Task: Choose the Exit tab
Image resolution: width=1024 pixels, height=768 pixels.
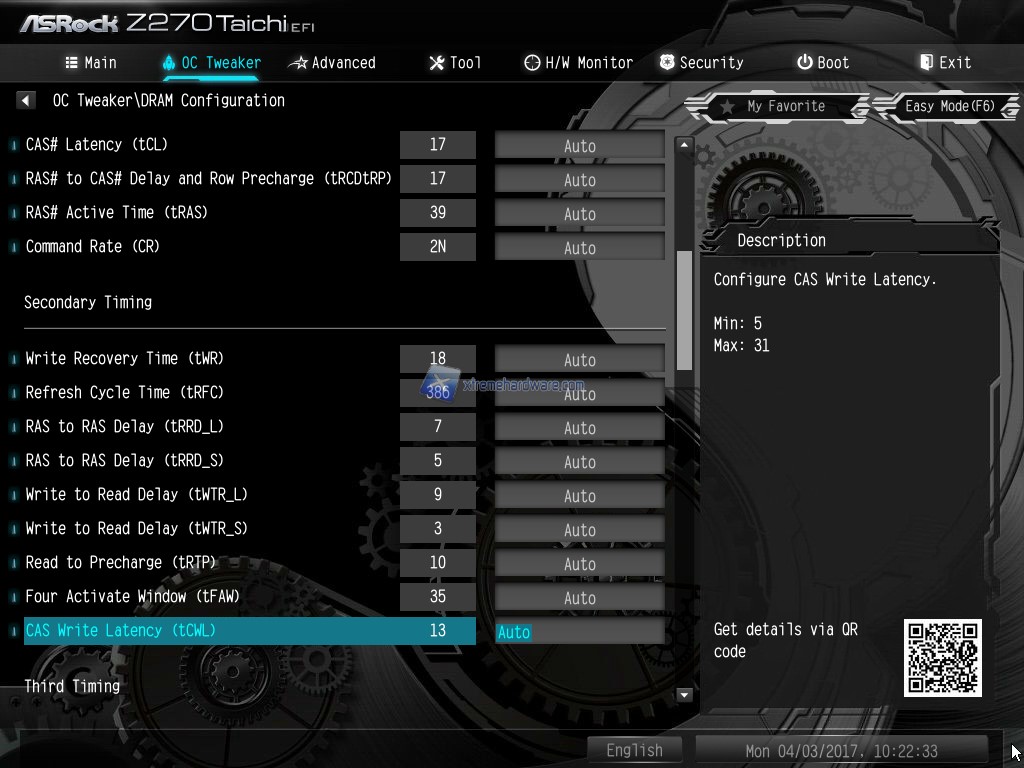Action: click(x=945, y=62)
